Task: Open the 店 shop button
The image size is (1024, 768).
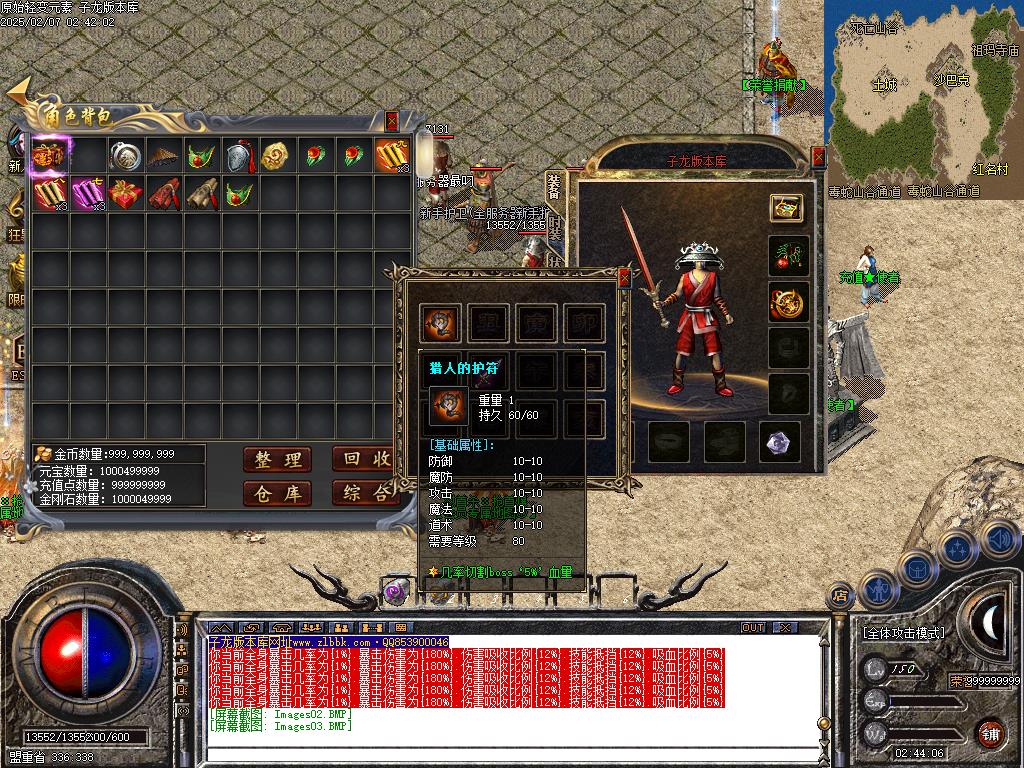Action: [x=839, y=597]
